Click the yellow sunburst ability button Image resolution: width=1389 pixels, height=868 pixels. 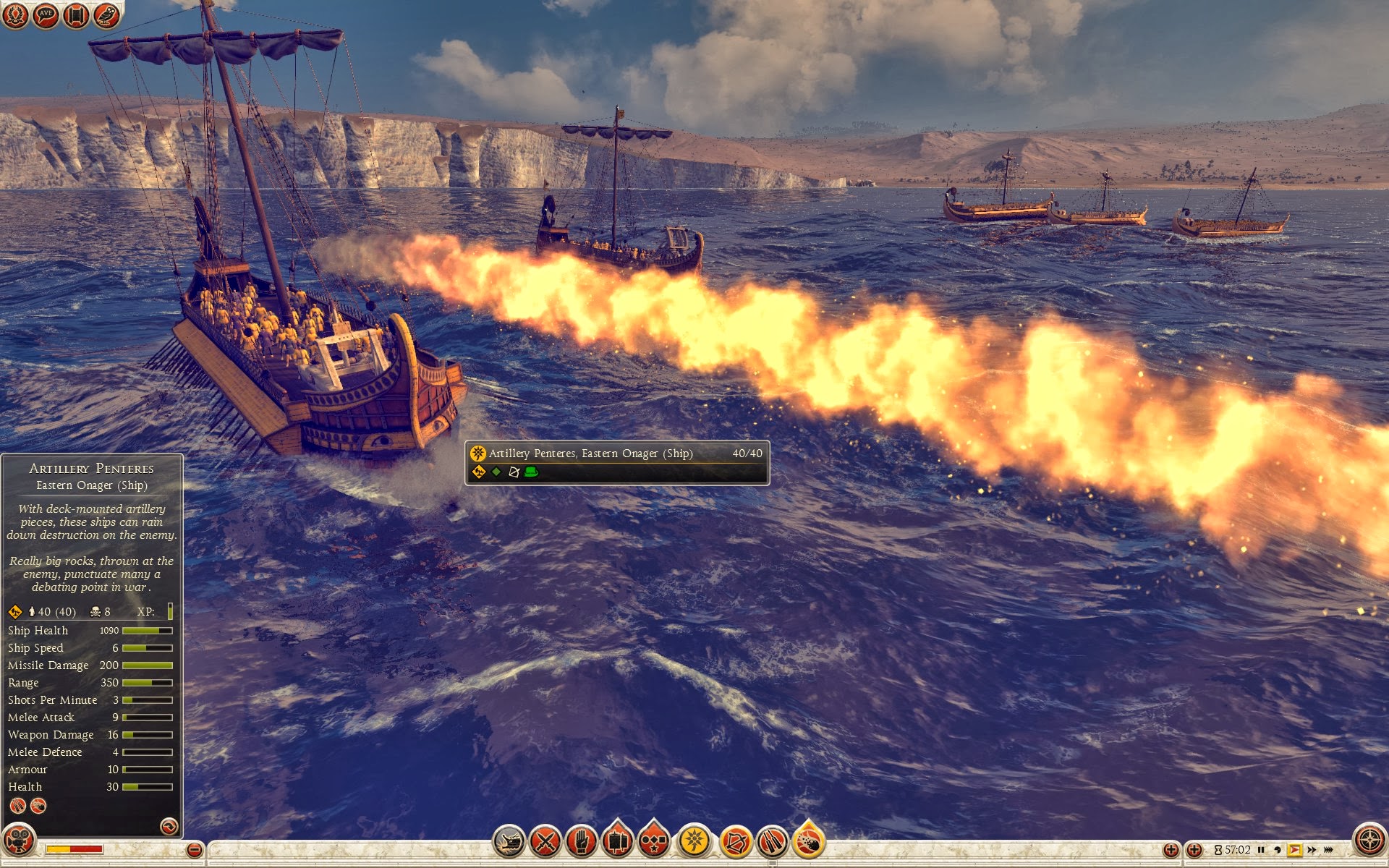pyautogui.click(x=694, y=841)
